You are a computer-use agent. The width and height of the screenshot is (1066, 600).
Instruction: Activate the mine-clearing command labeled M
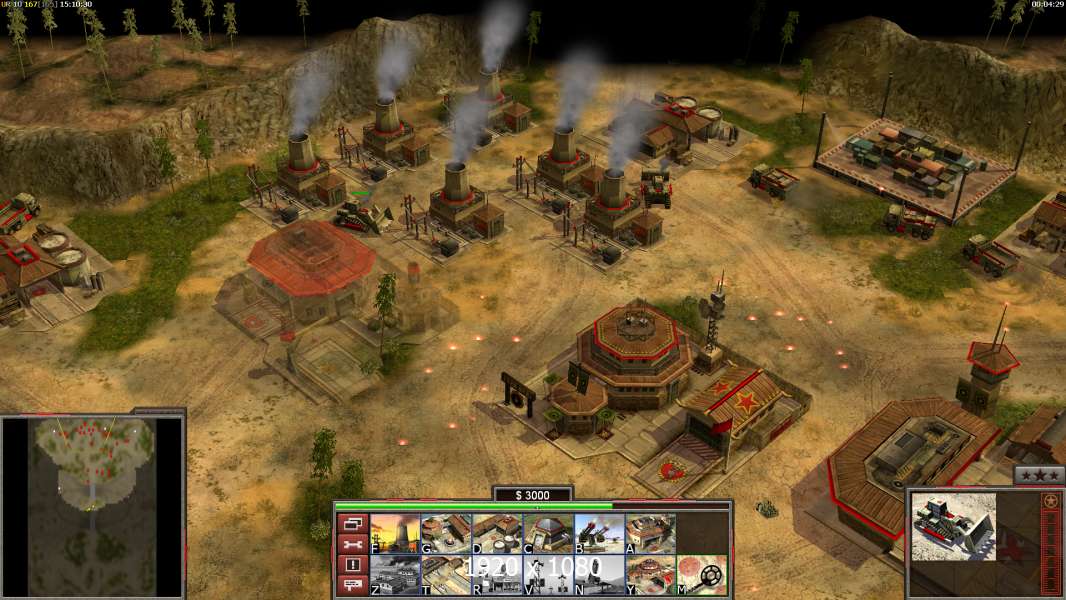click(701, 575)
